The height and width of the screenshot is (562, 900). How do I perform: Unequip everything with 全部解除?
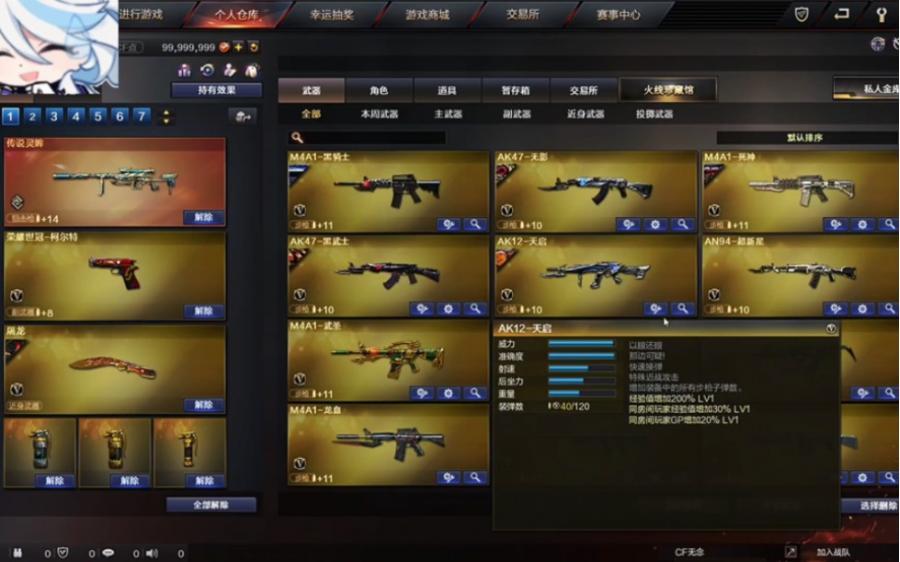click(x=211, y=505)
